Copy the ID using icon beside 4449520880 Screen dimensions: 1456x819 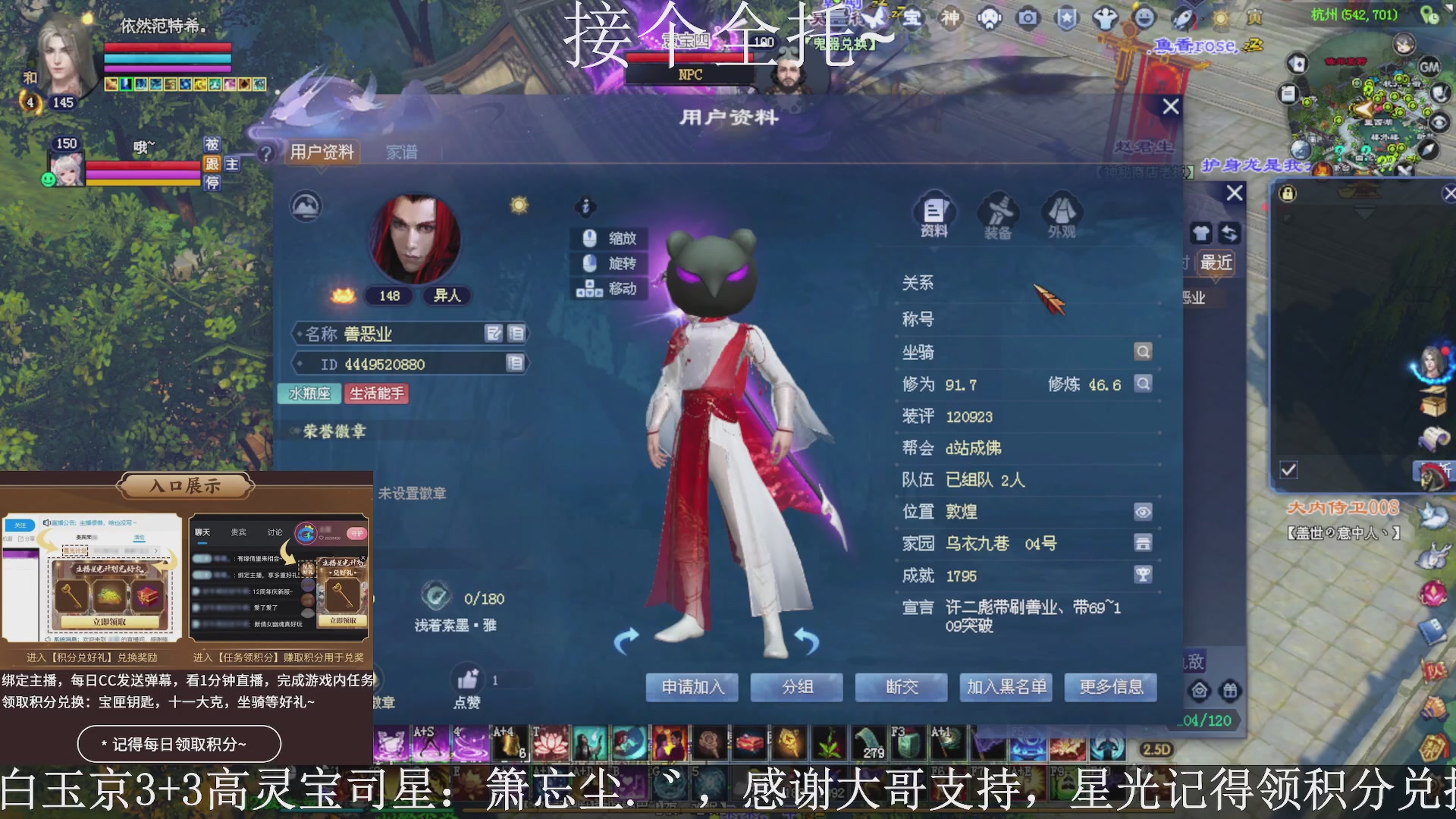tap(516, 363)
